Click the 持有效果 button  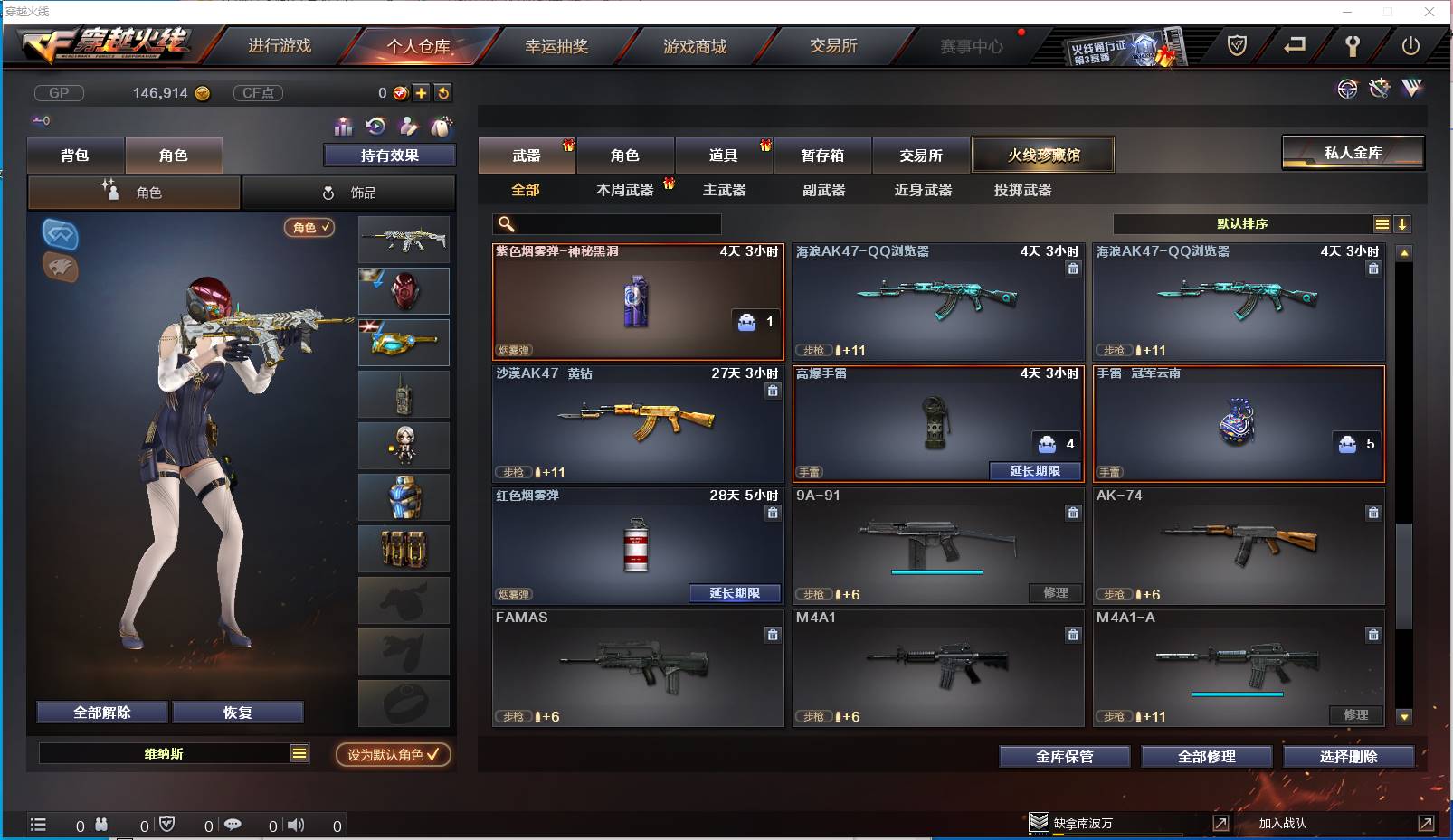pyautogui.click(x=390, y=156)
